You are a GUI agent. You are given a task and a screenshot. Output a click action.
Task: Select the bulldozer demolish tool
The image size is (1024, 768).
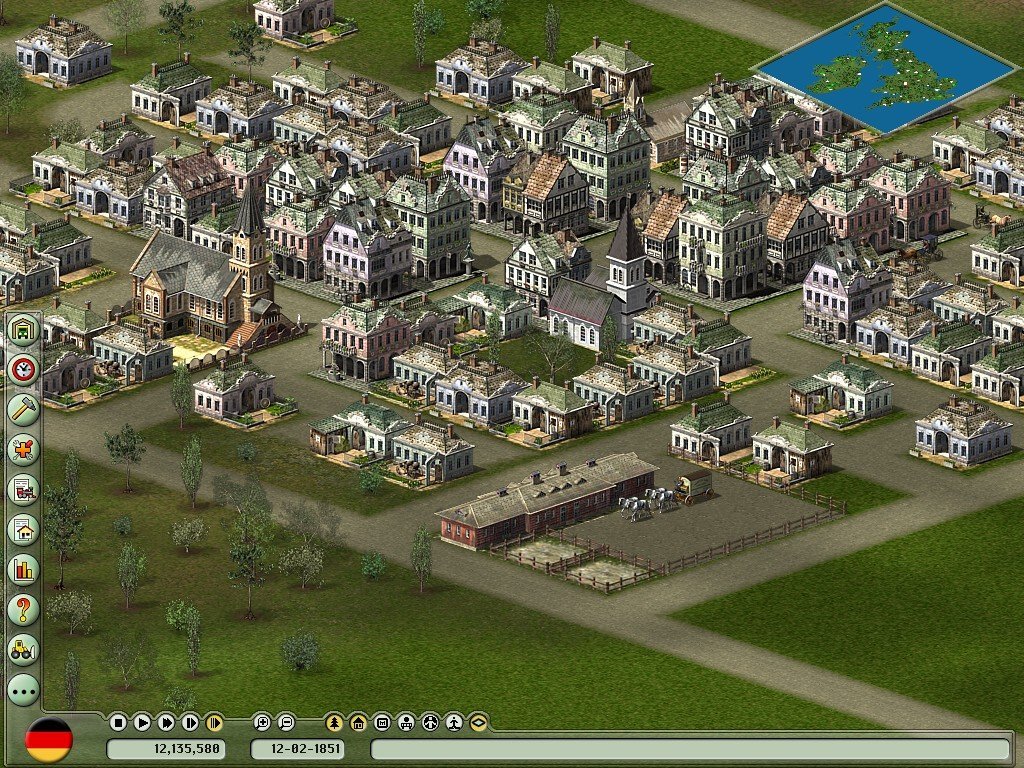22,648
